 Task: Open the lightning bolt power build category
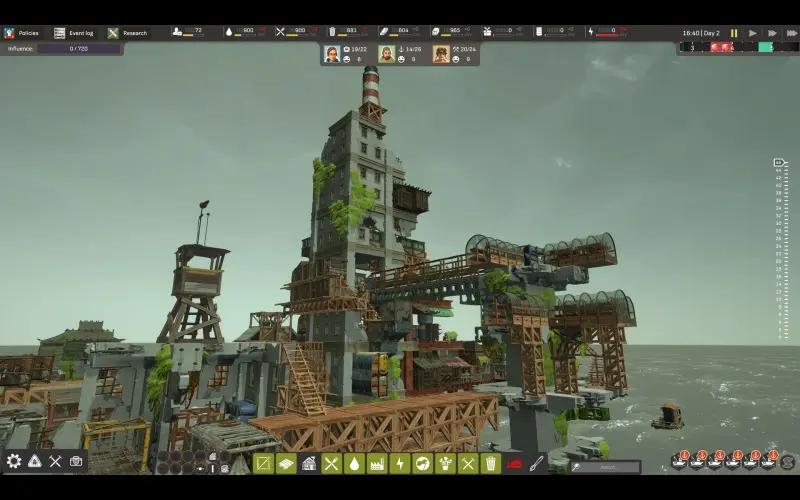click(x=399, y=463)
